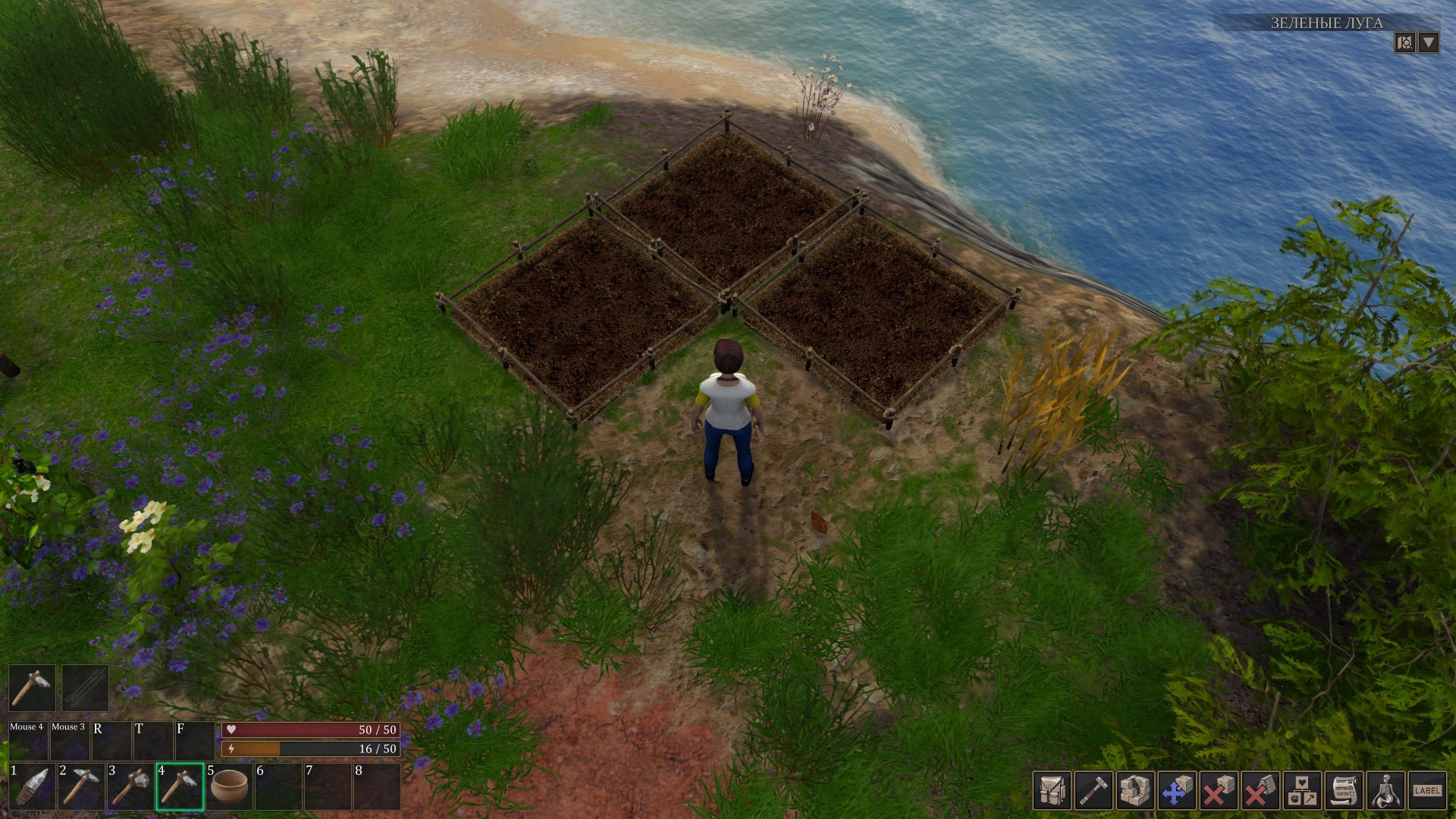Open the scroll task list
Image resolution: width=1456 pixels, height=819 pixels.
(1344, 791)
